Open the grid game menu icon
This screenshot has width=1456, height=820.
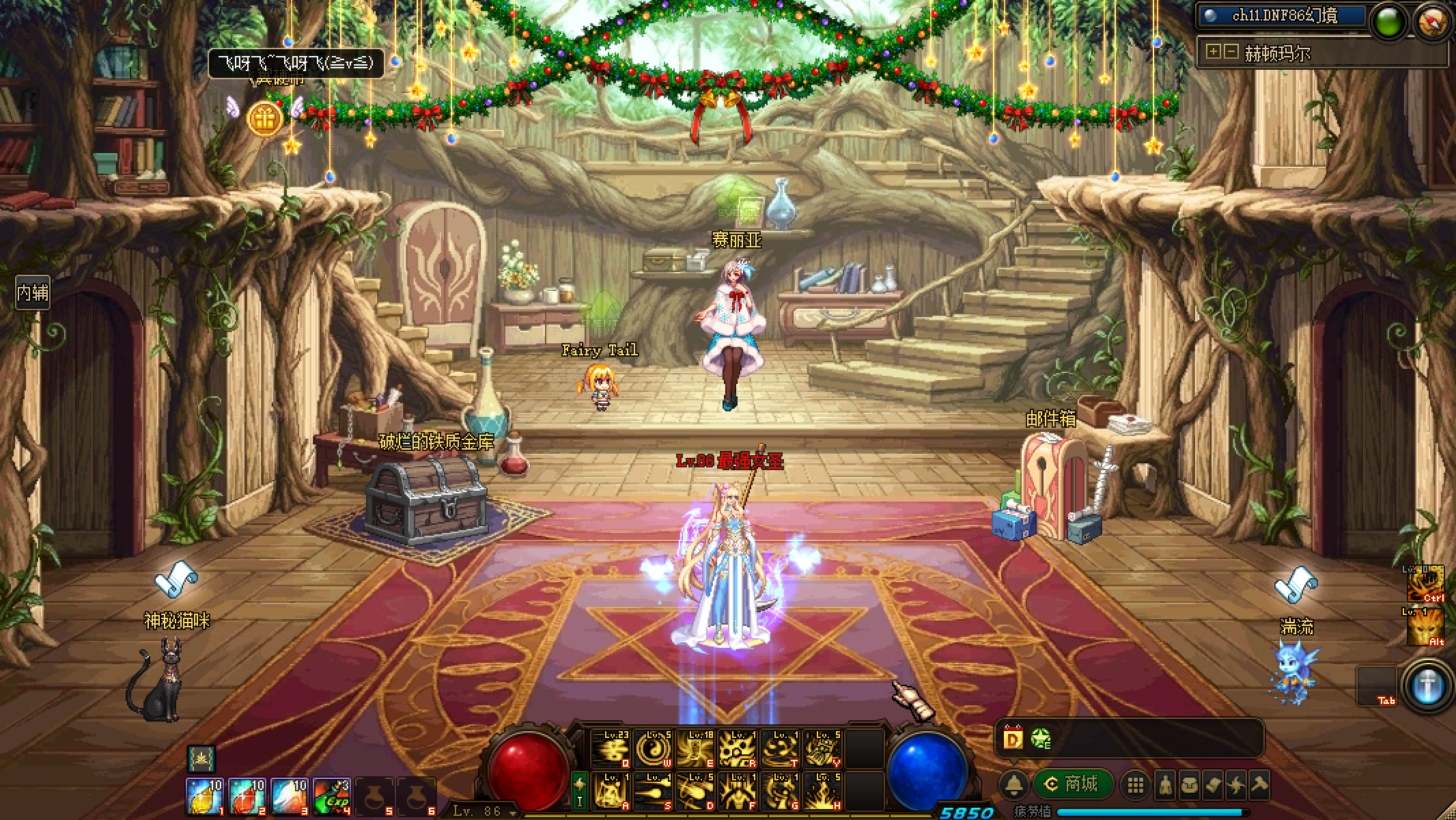(x=1136, y=784)
